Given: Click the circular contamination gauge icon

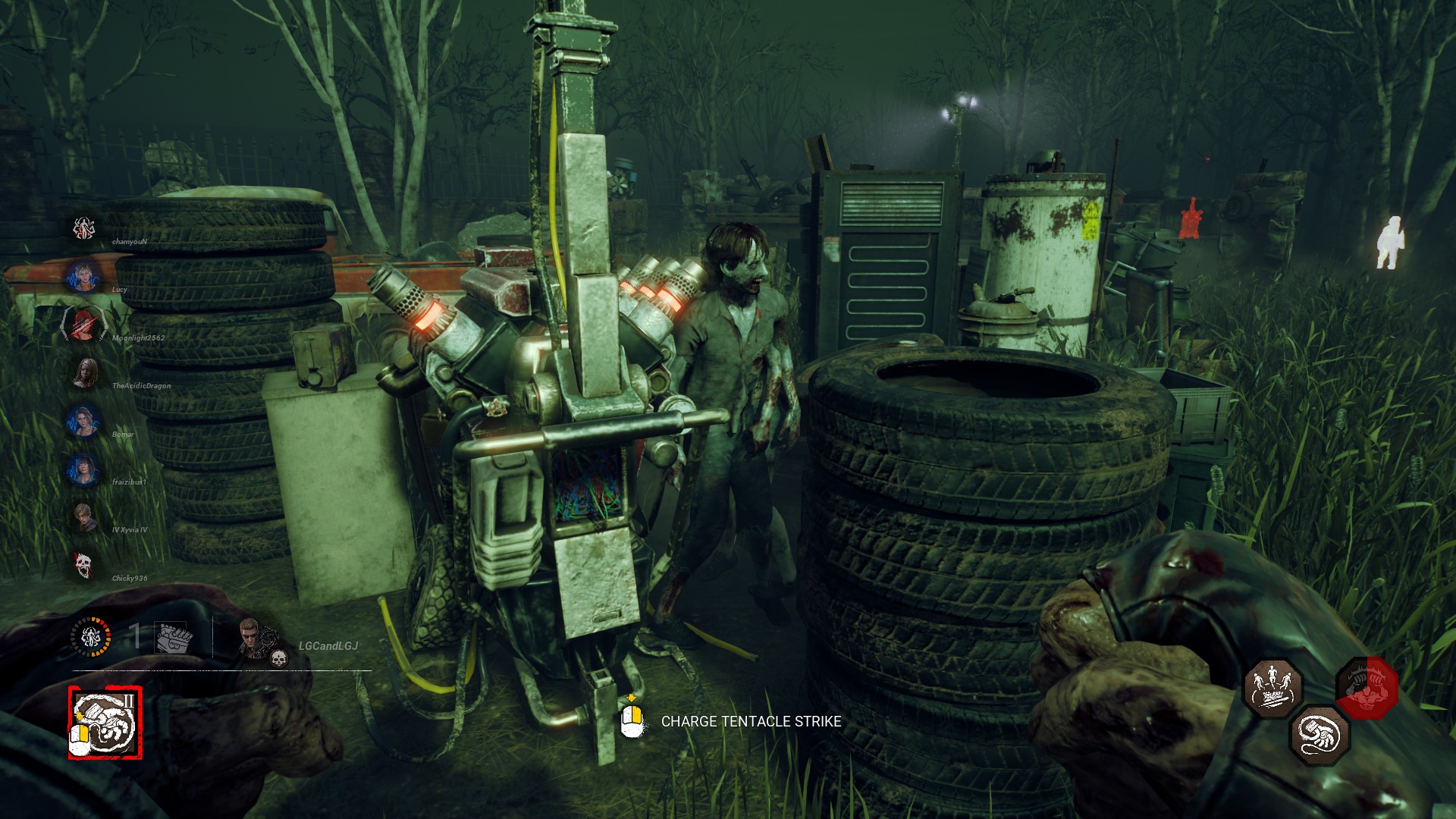Looking at the screenshot, I should 91,636.
